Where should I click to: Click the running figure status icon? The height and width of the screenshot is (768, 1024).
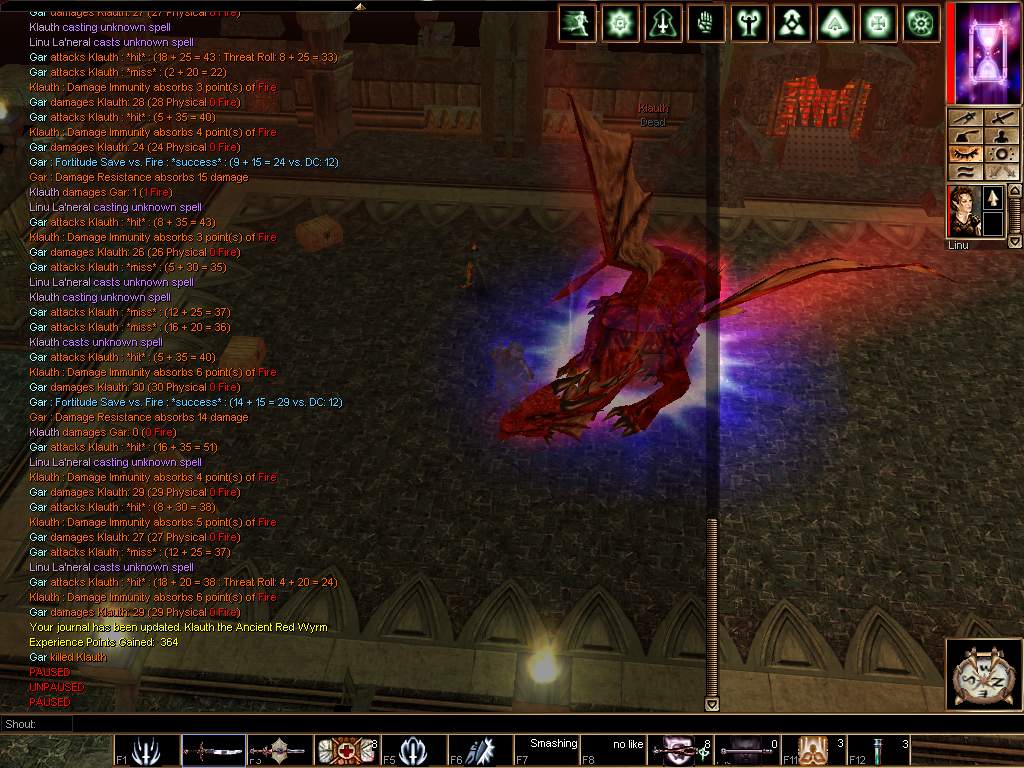tap(578, 22)
